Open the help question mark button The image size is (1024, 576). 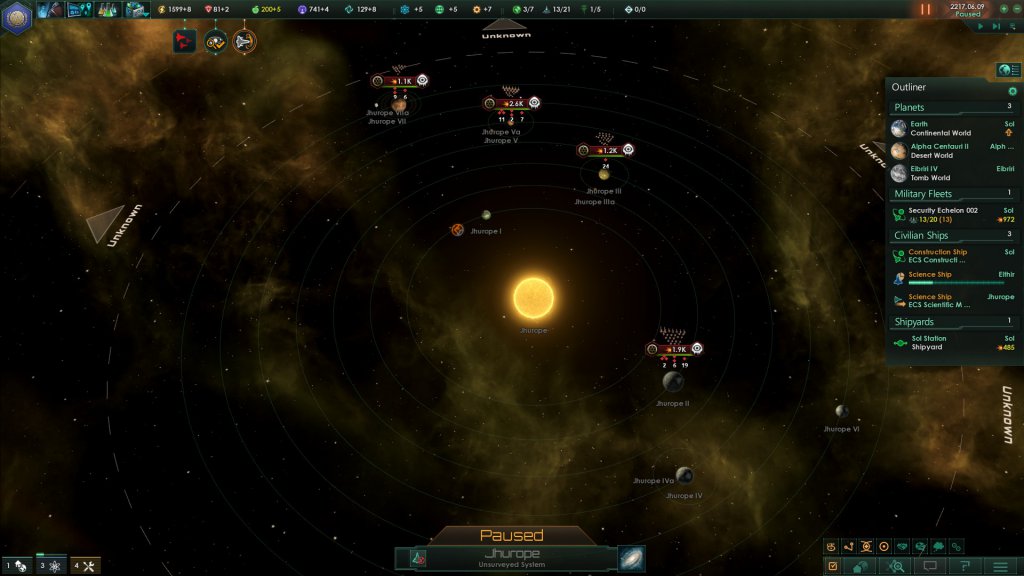(x=965, y=566)
